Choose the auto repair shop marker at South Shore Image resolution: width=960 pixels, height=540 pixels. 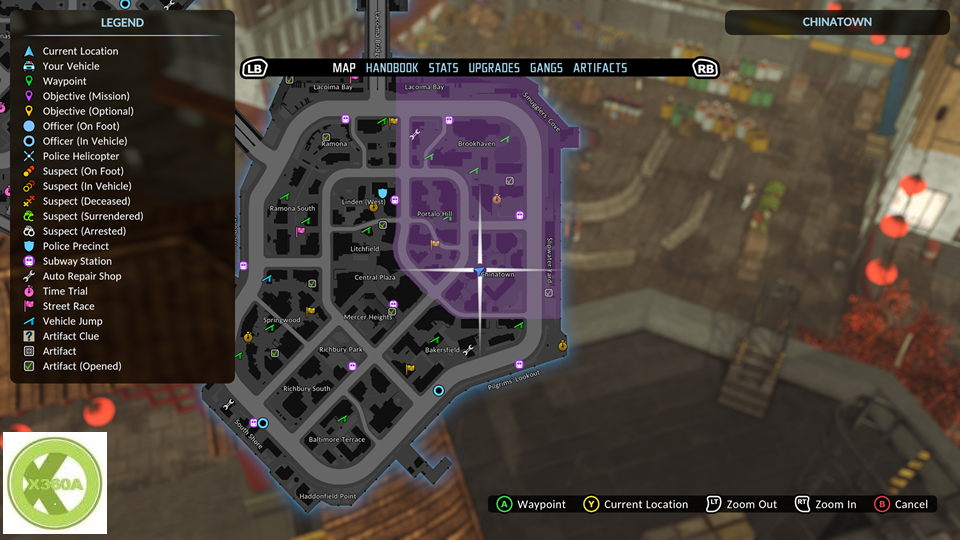tap(229, 404)
